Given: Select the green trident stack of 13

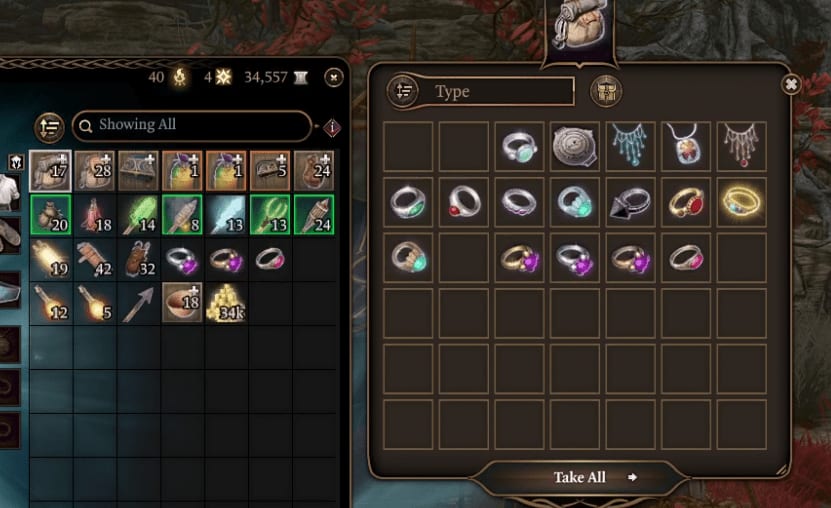Looking at the screenshot, I should [270, 215].
